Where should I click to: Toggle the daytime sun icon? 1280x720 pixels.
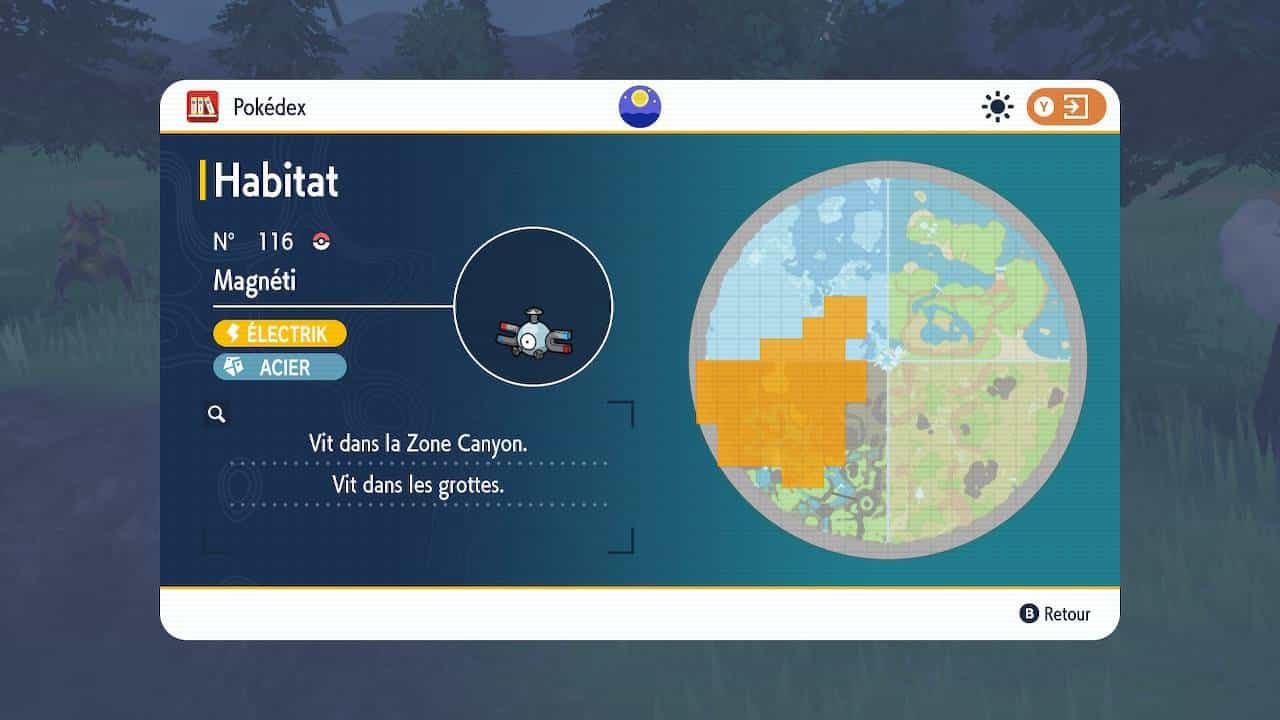[997, 107]
